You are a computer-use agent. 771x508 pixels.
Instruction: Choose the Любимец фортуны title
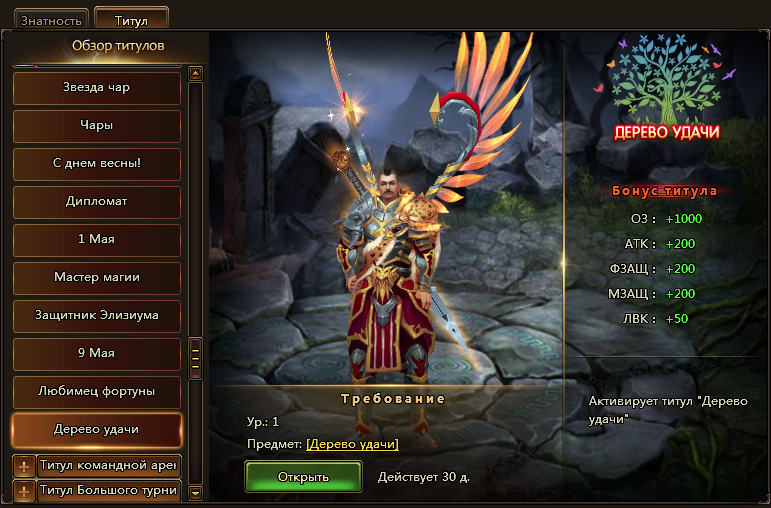97,392
